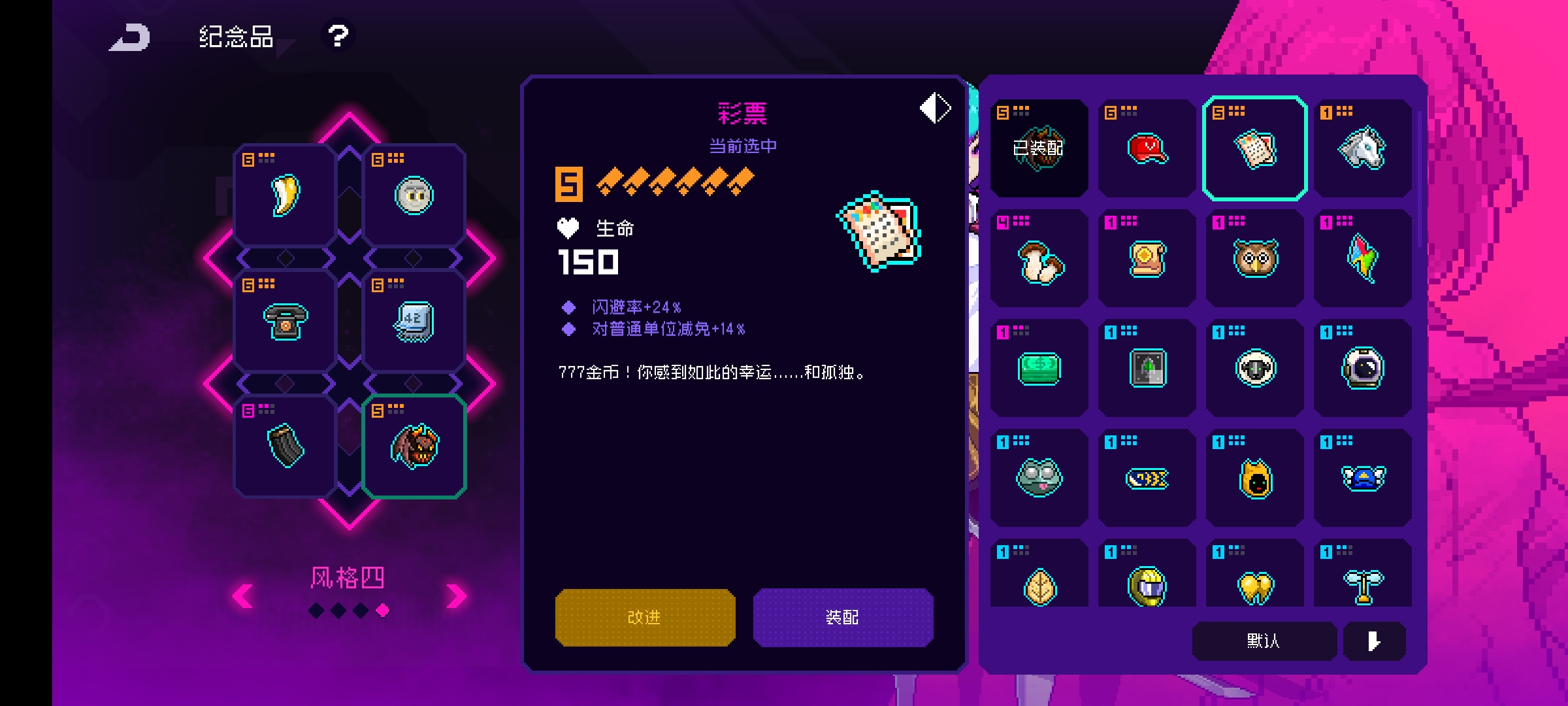This screenshot has width=1568, height=706.
Task: Select the owl souvenir in the inventory
Action: 1254,260
